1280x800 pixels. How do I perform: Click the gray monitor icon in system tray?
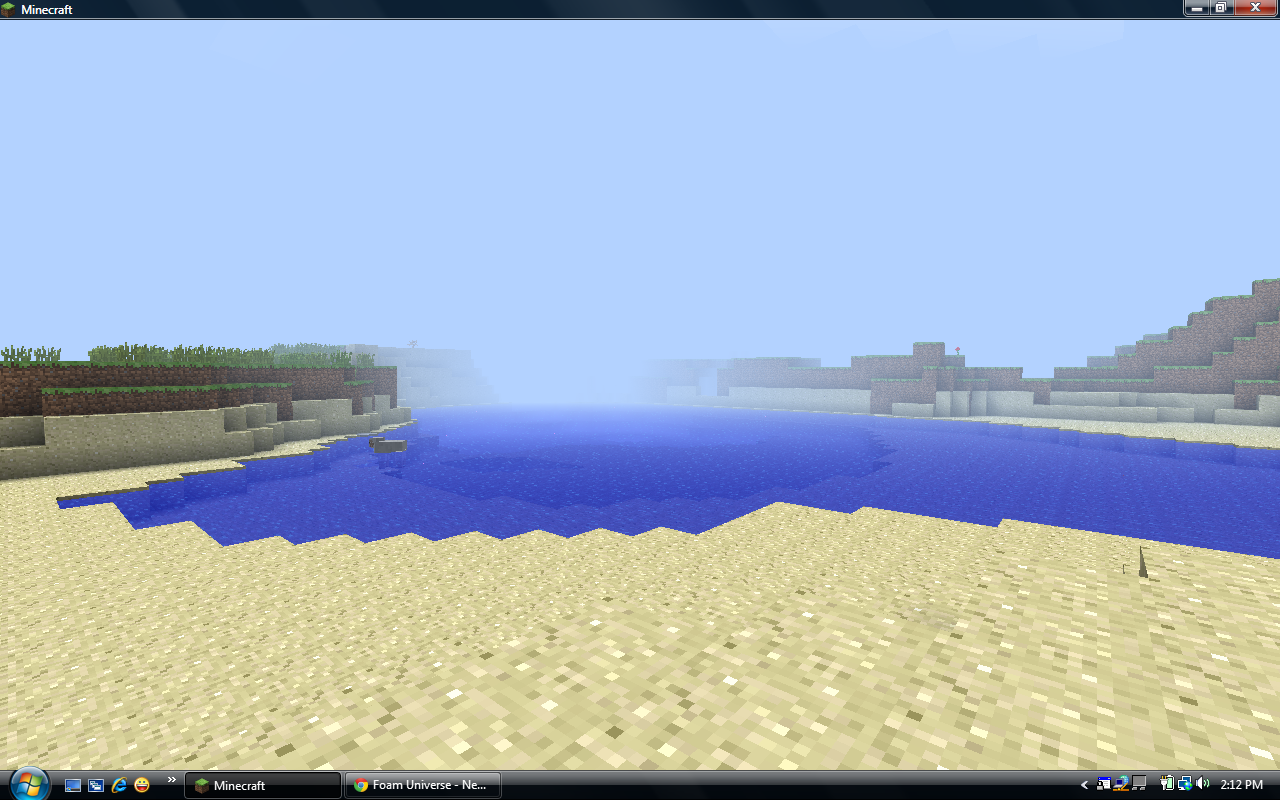point(1138,784)
